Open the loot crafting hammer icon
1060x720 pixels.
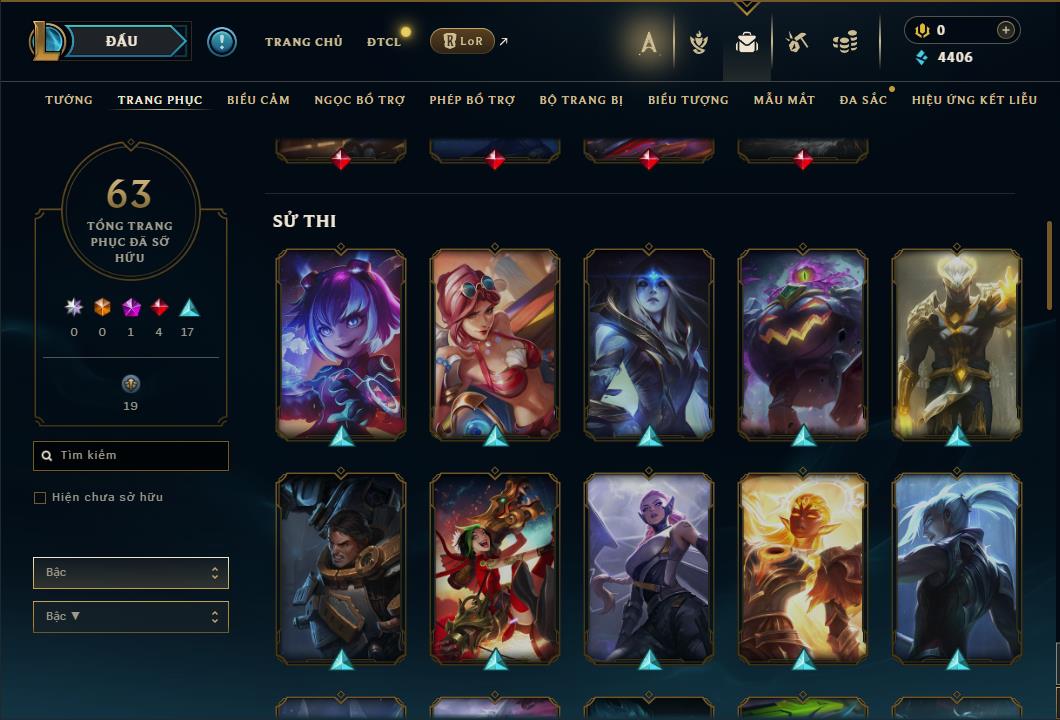click(x=796, y=42)
